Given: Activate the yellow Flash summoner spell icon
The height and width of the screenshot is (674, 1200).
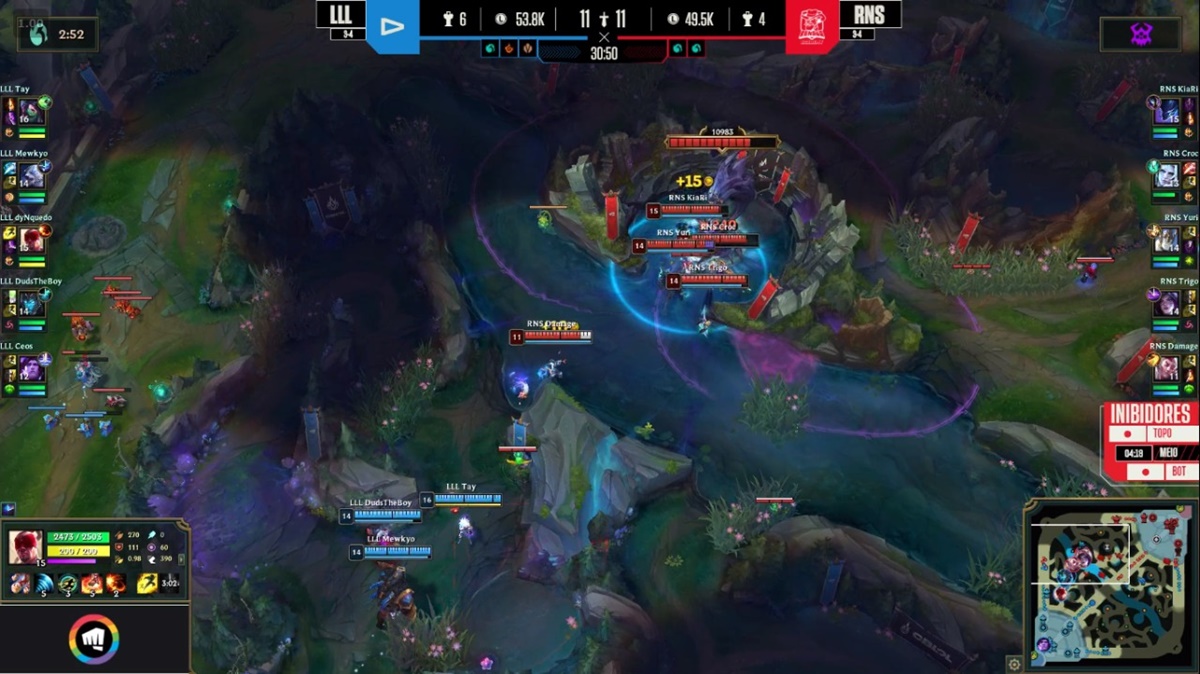Looking at the screenshot, I should click(147, 583).
